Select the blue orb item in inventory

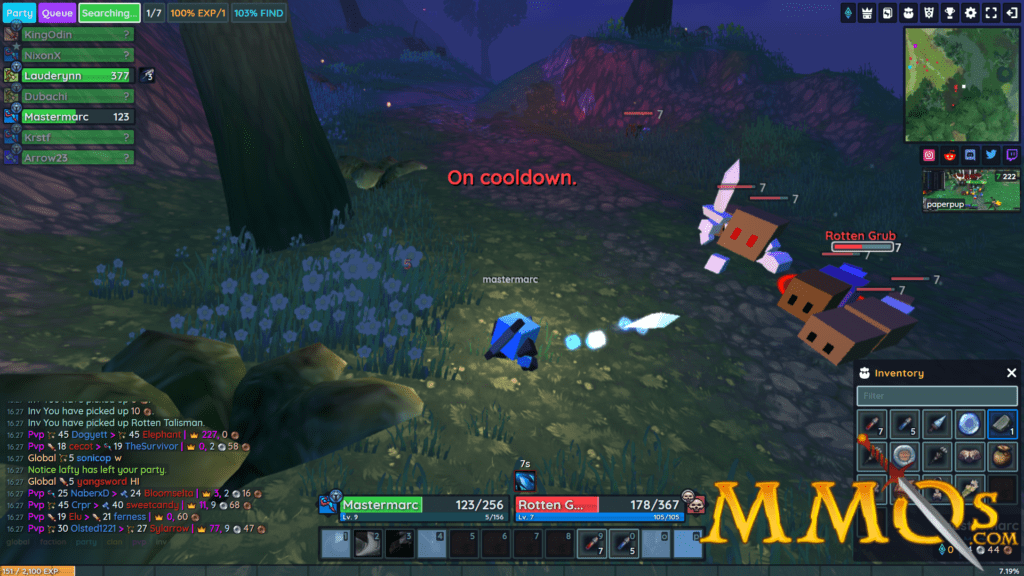(x=970, y=424)
